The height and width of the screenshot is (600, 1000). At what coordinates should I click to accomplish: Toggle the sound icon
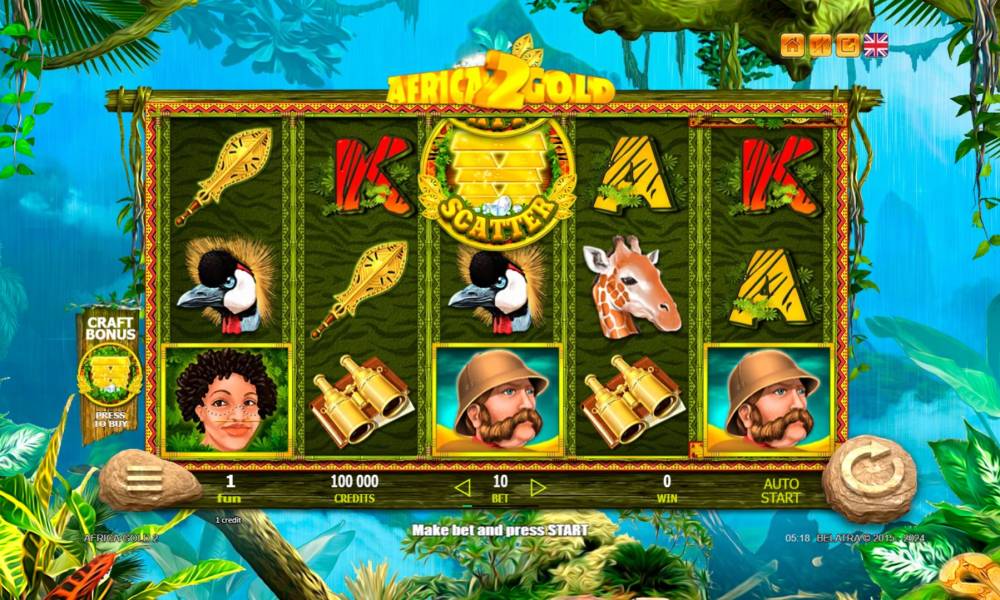(x=820, y=45)
